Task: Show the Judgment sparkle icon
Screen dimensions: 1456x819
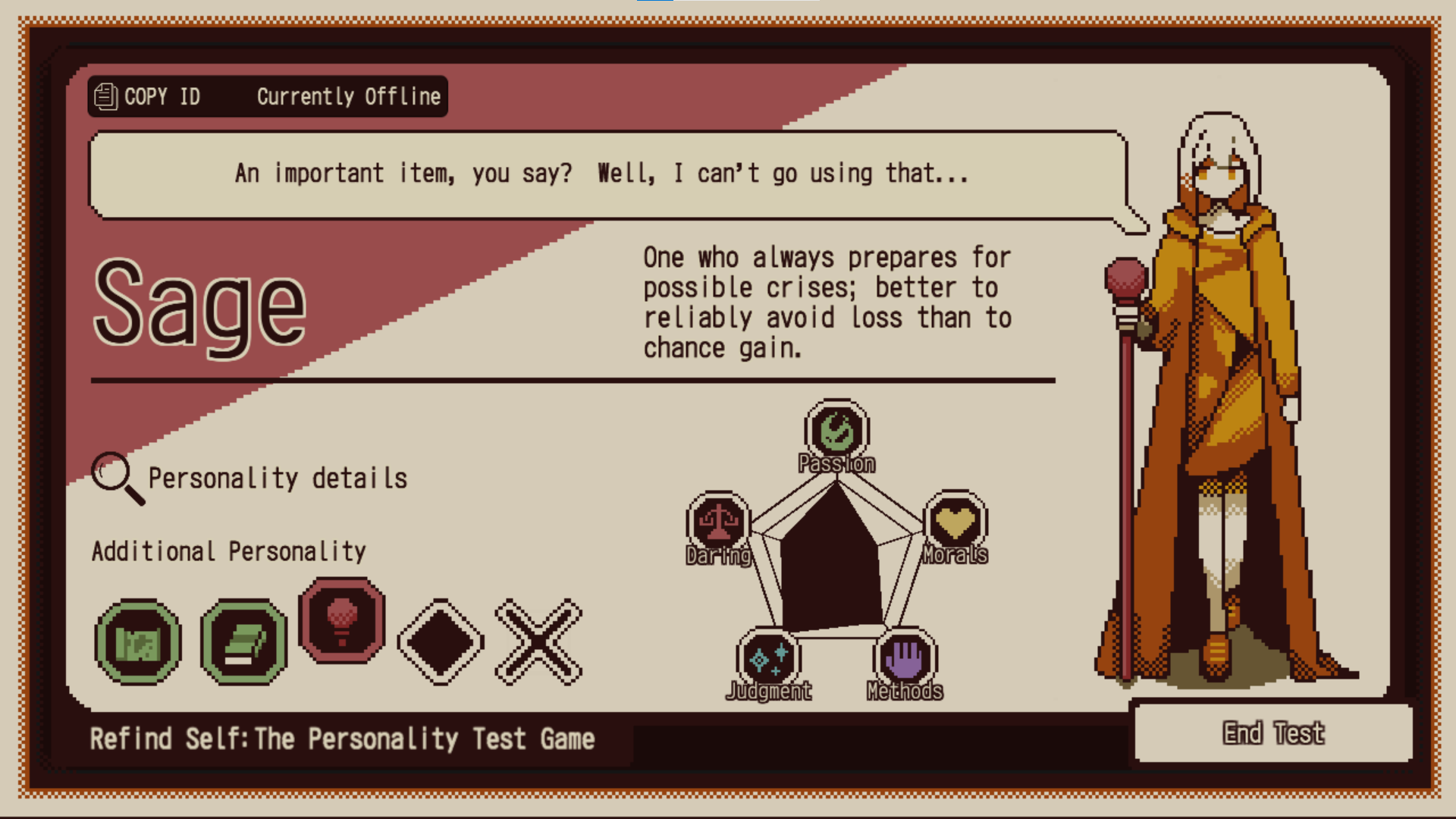Action: 769,658
